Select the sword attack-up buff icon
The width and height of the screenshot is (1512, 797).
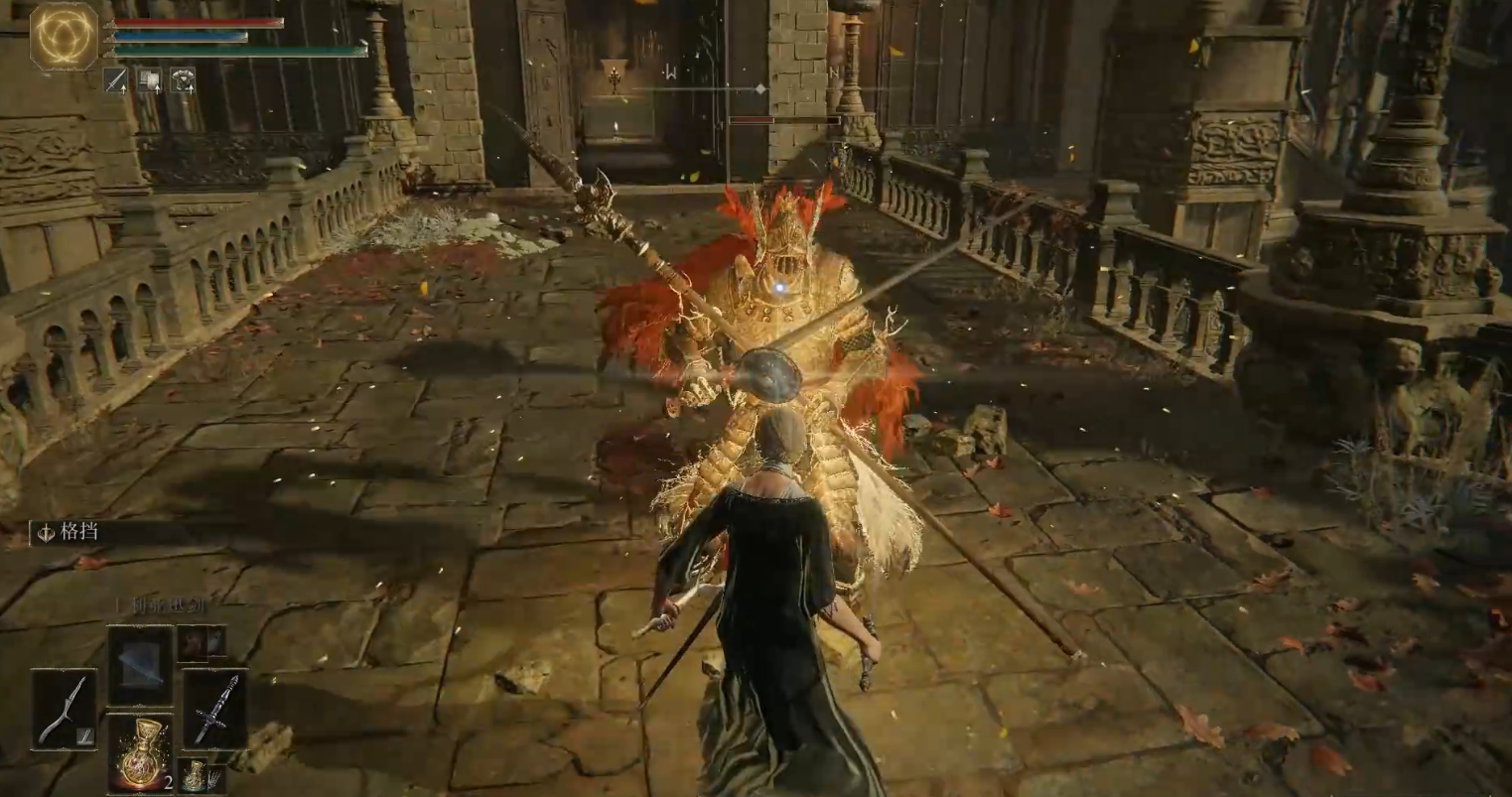coord(116,80)
